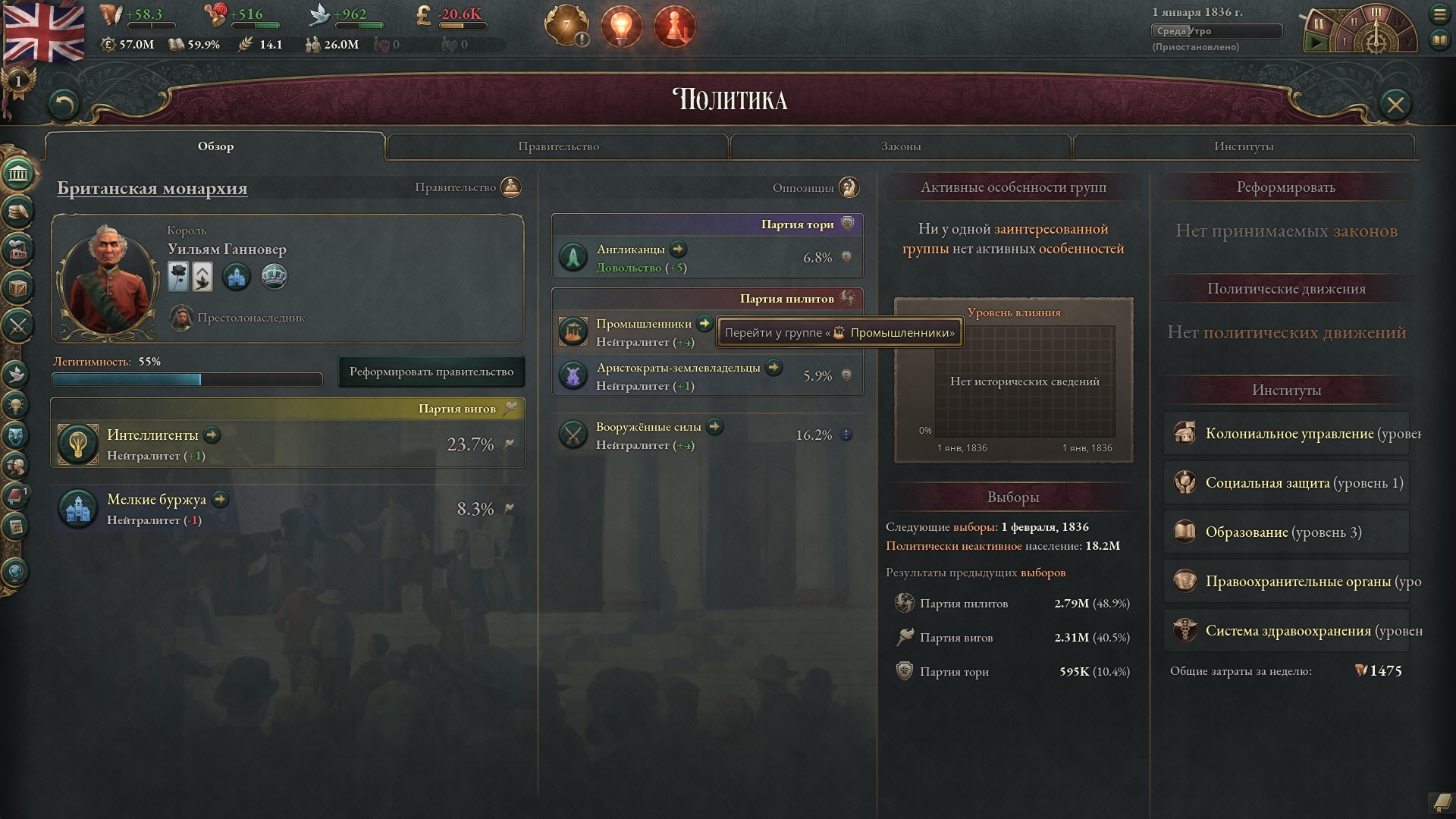This screenshot has width=1456, height=819.
Task: Open the Законы tab
Action: pyautogui.click(x=900, y=146)
